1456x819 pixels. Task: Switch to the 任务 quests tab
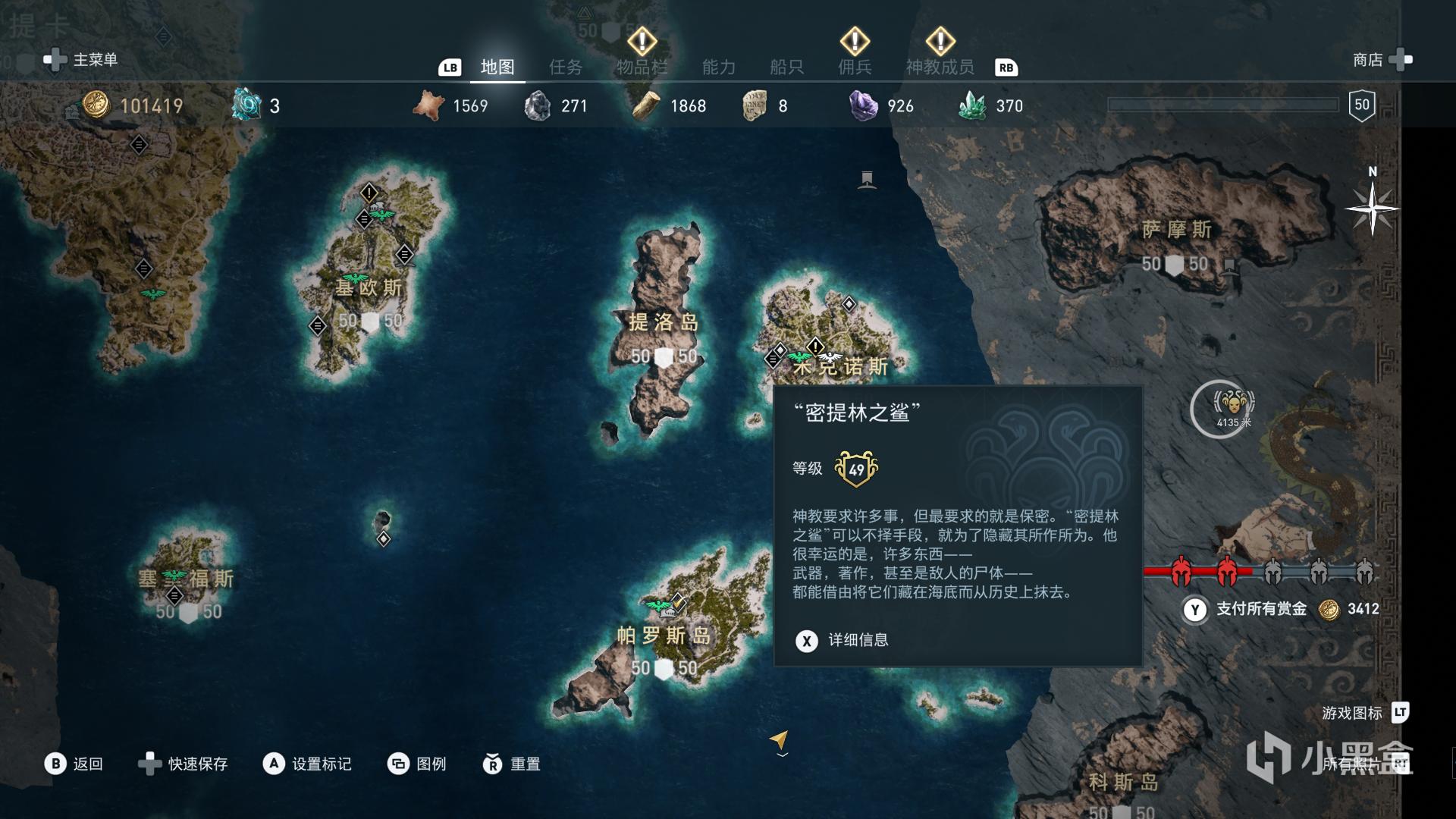coord(566,67)
